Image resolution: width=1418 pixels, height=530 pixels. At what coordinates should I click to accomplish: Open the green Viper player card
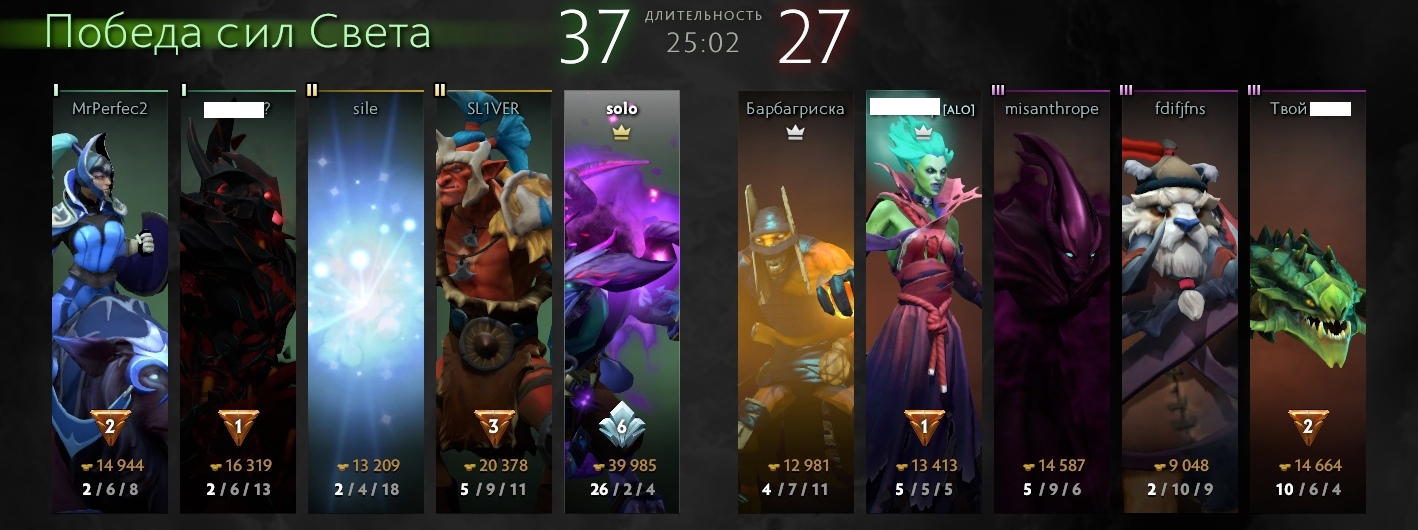(1308, 300)
